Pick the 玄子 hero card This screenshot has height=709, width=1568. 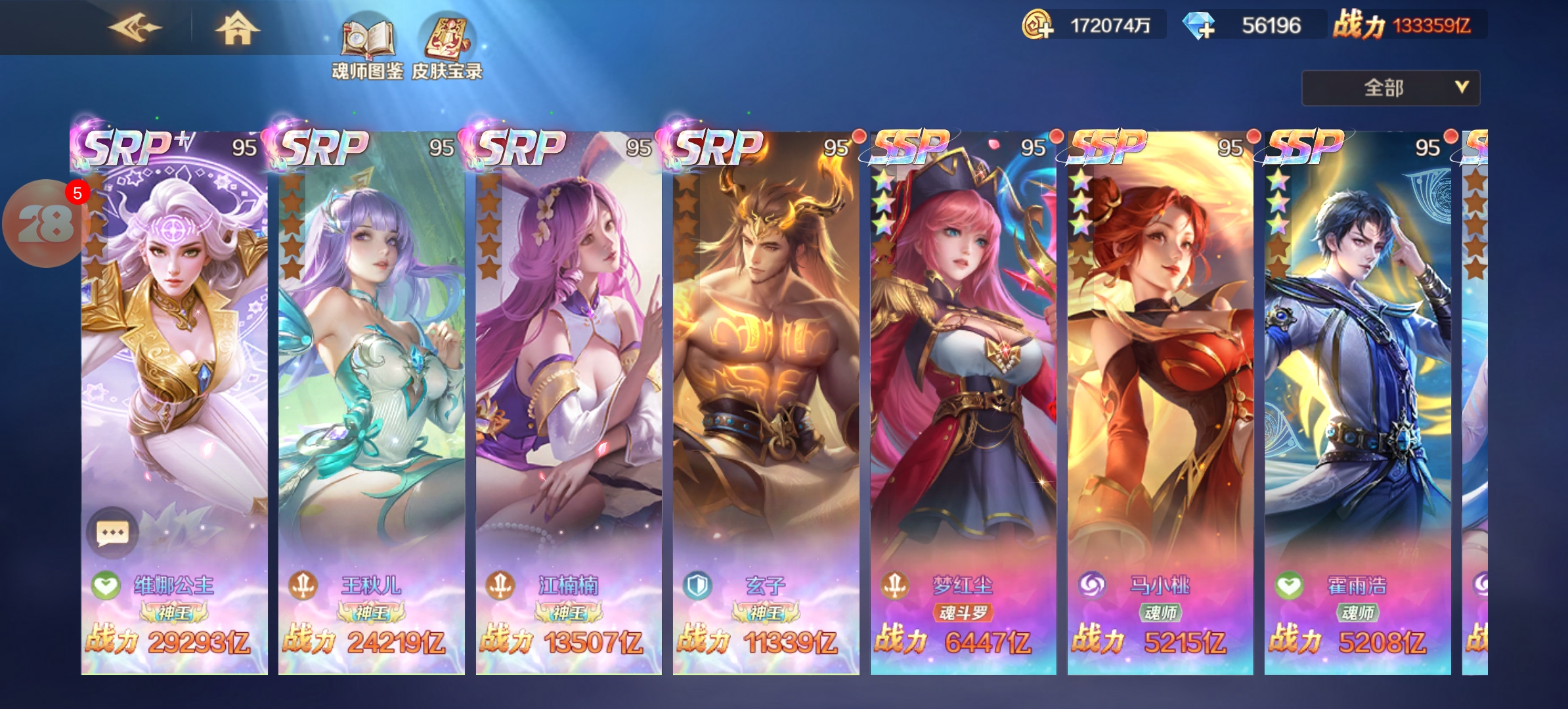click(x=766, y=394)
